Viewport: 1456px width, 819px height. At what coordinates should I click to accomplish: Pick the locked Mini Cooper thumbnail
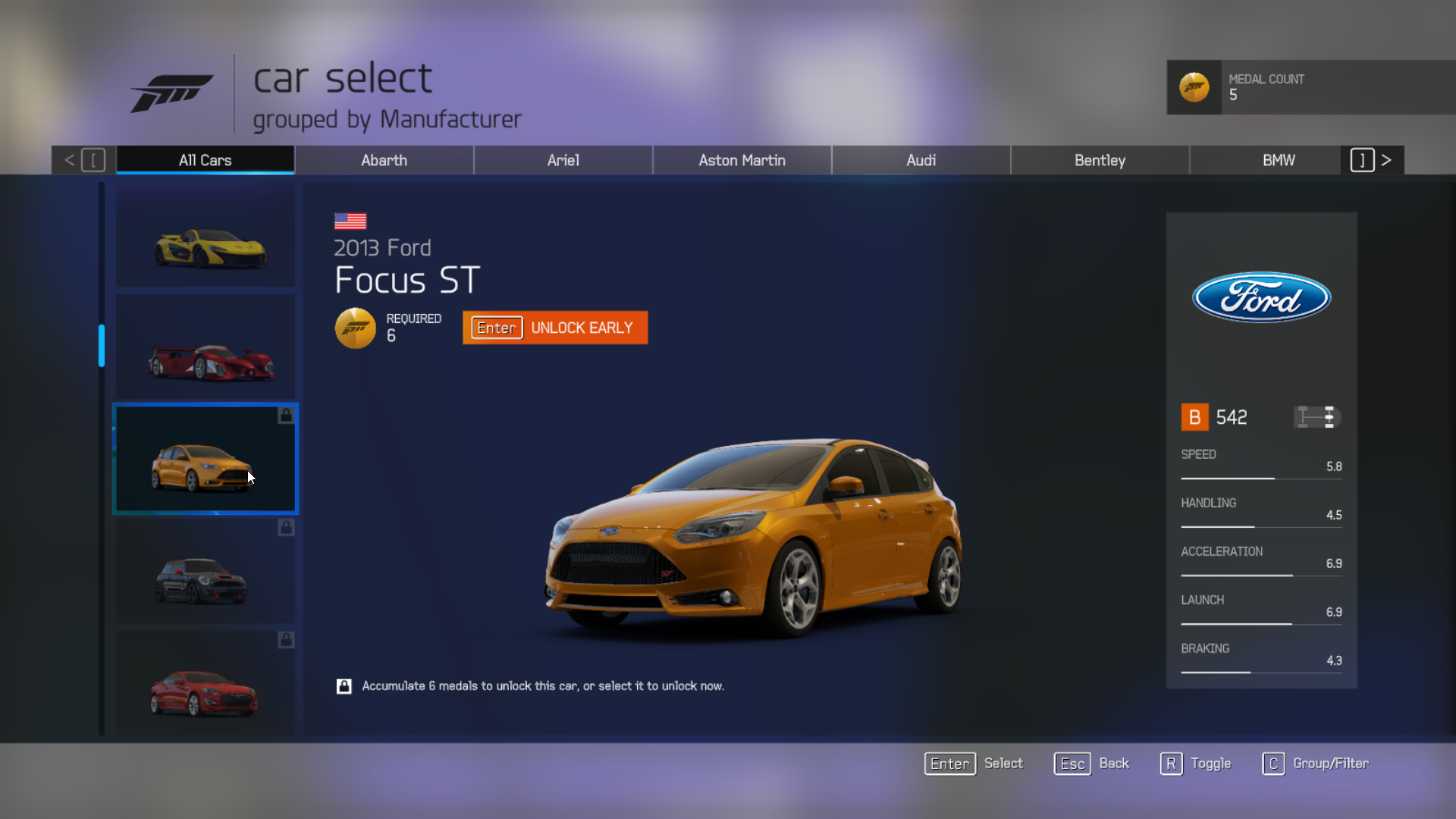[206, 572]
